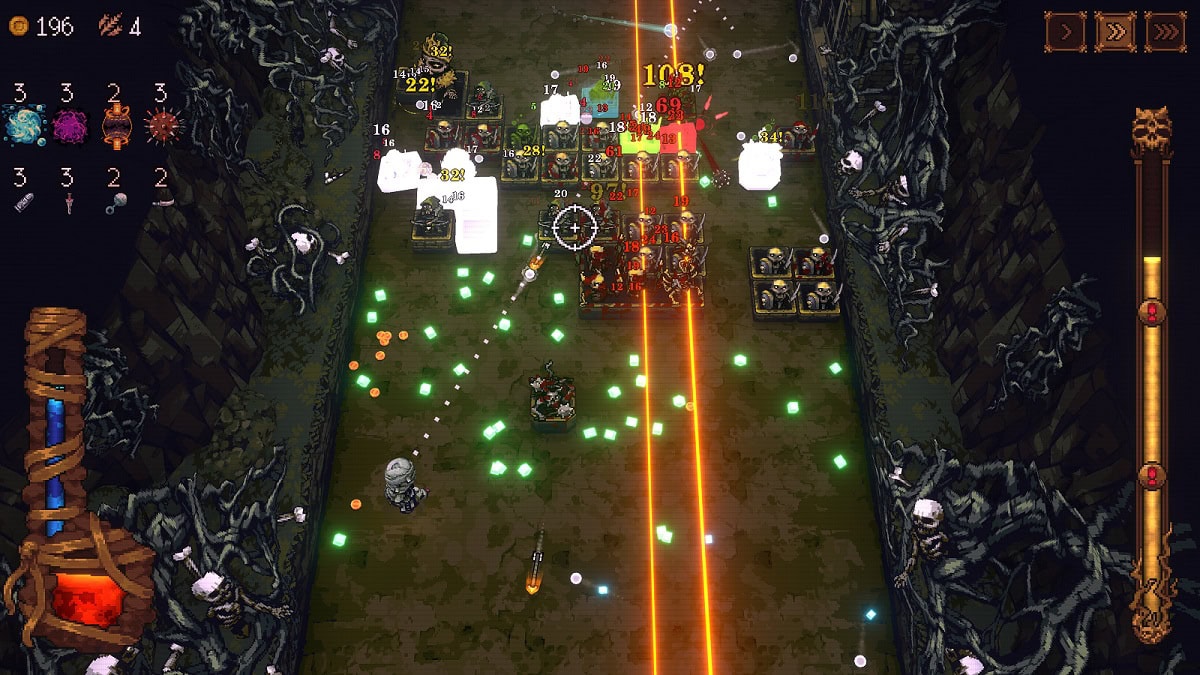The height and width of the screenshot is (675, 1200).
Task: Switch to triple-arrow fastest speed
Action: (x=1164, y=32)
